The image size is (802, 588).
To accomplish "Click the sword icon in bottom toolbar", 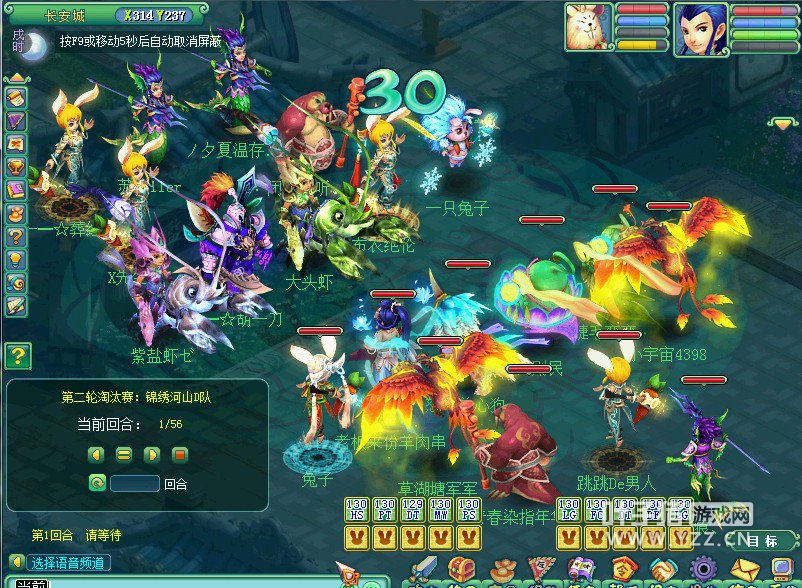I will click(x=423, y=572).
